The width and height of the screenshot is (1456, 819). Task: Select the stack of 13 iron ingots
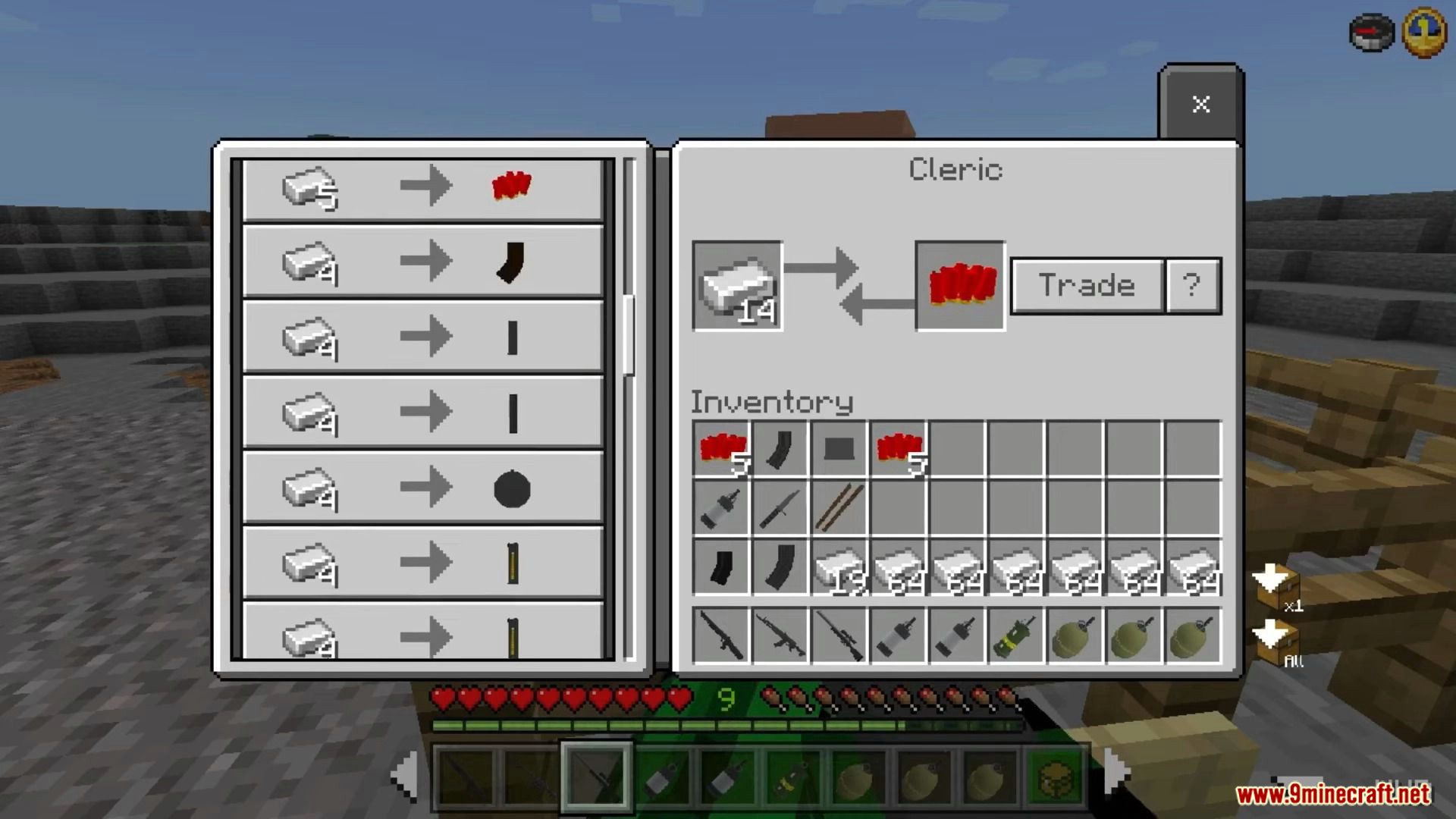click(839, 568)
